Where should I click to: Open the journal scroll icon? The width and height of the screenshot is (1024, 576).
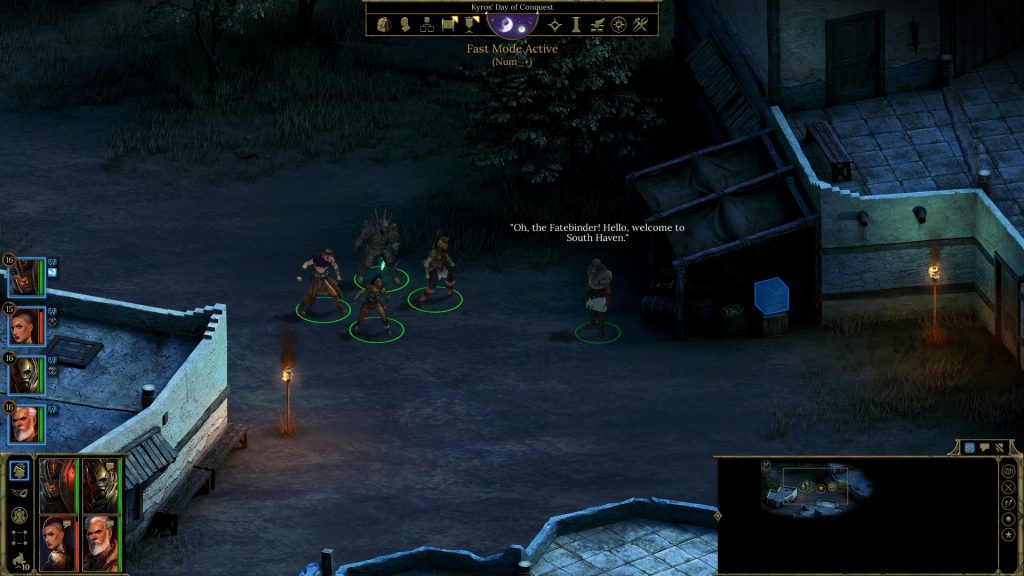click(x=449, y=25)
